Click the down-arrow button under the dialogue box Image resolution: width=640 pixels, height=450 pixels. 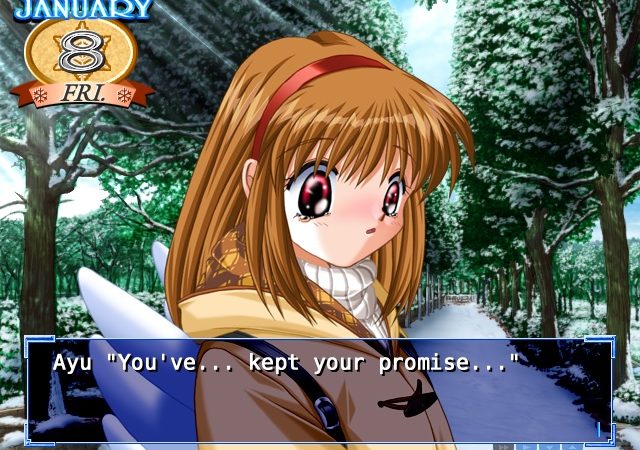549,446
